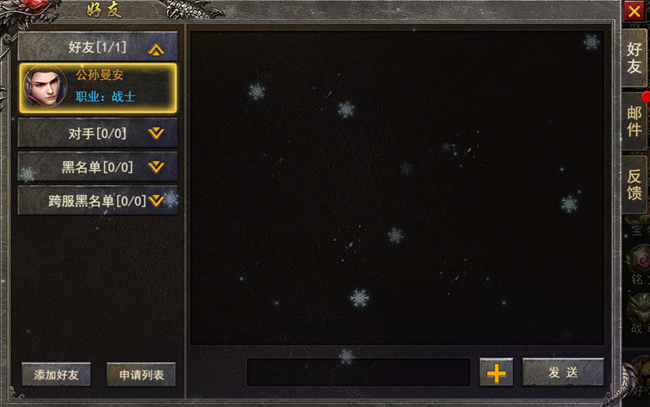Open the 申请列表 request list
The image size is (650, 407).
141,375
